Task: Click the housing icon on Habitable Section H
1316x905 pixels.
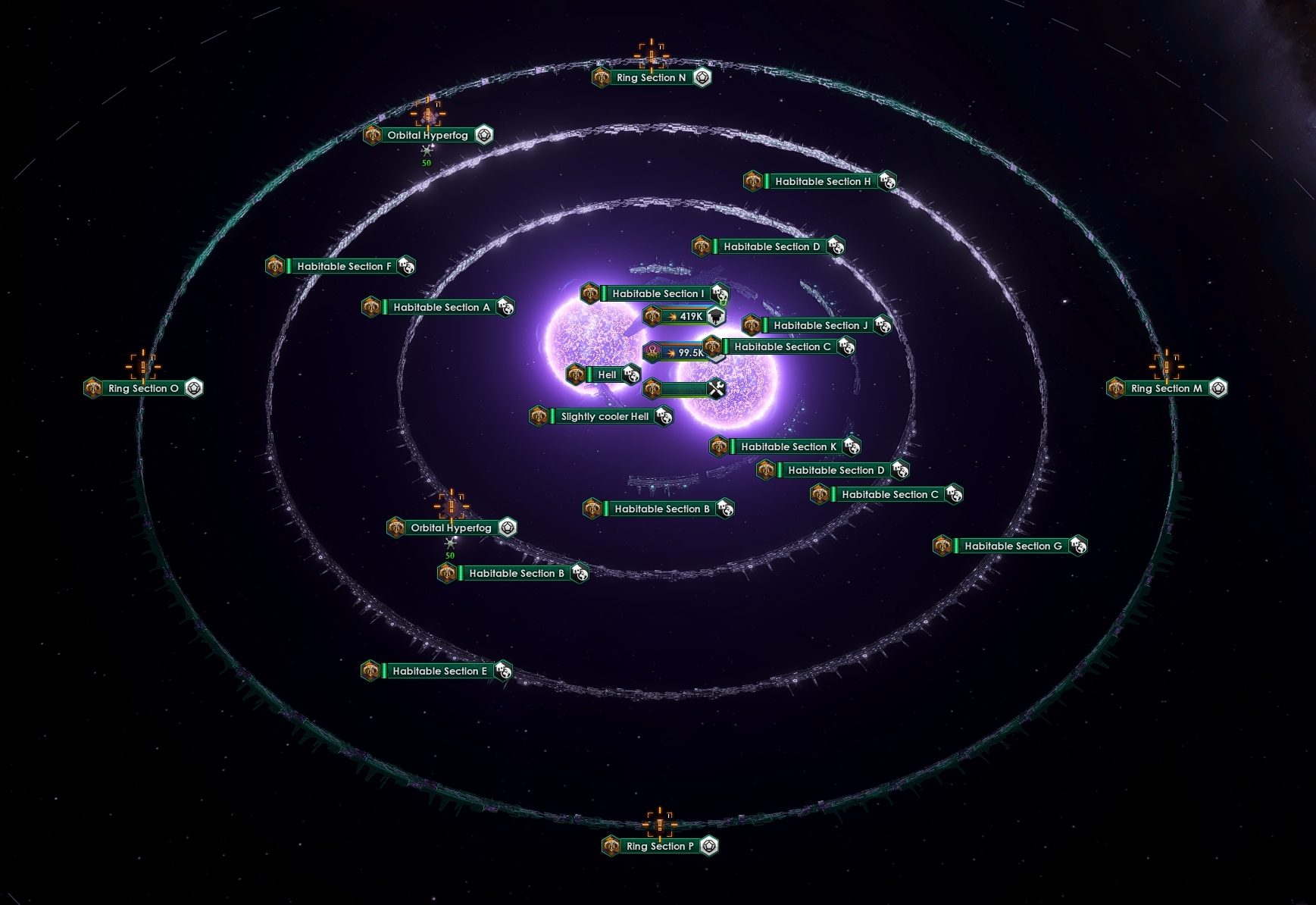Action: (x=886, y=181)
